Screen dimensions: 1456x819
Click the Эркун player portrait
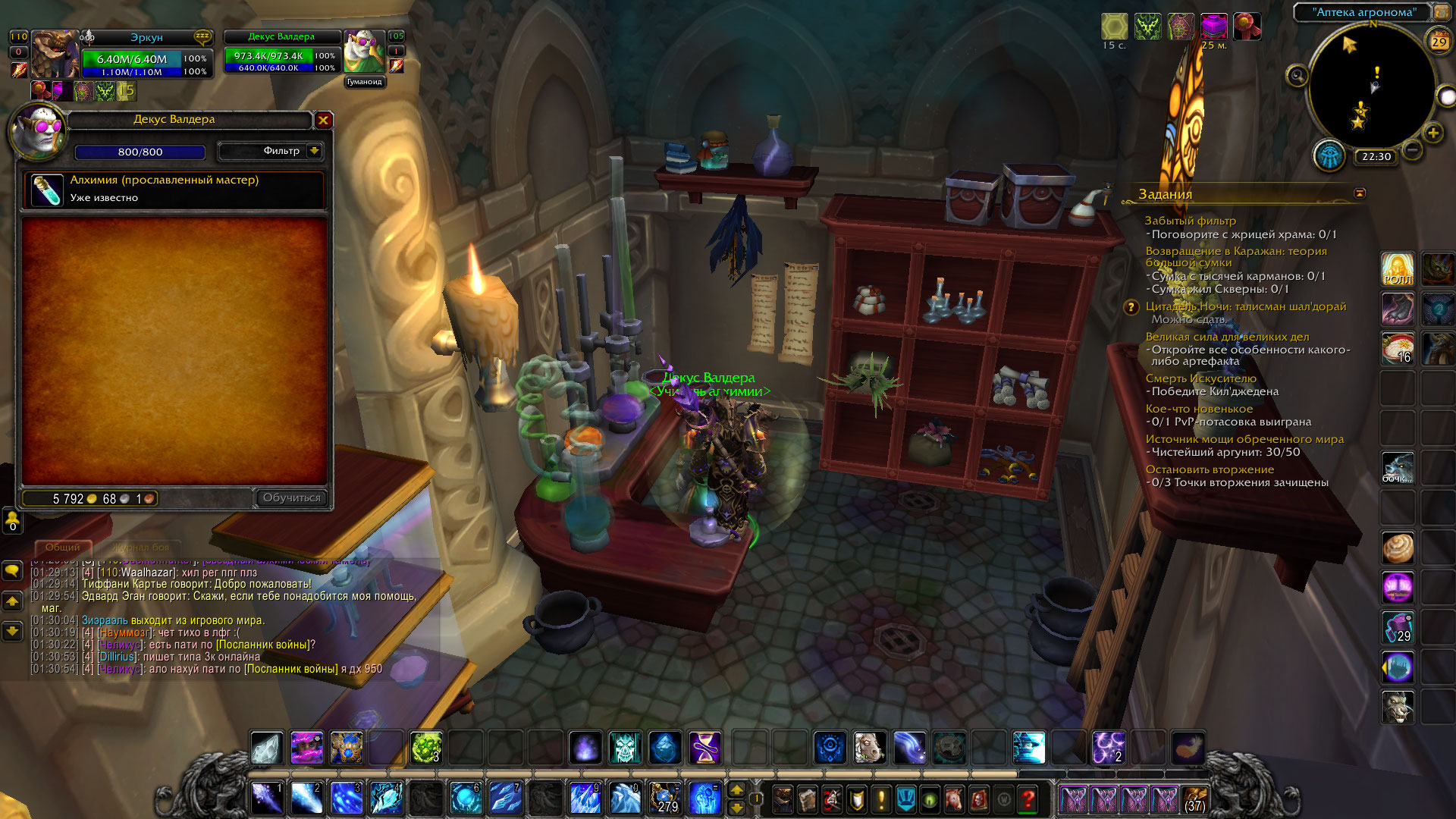pyautogui.click(x=54, y=55)
